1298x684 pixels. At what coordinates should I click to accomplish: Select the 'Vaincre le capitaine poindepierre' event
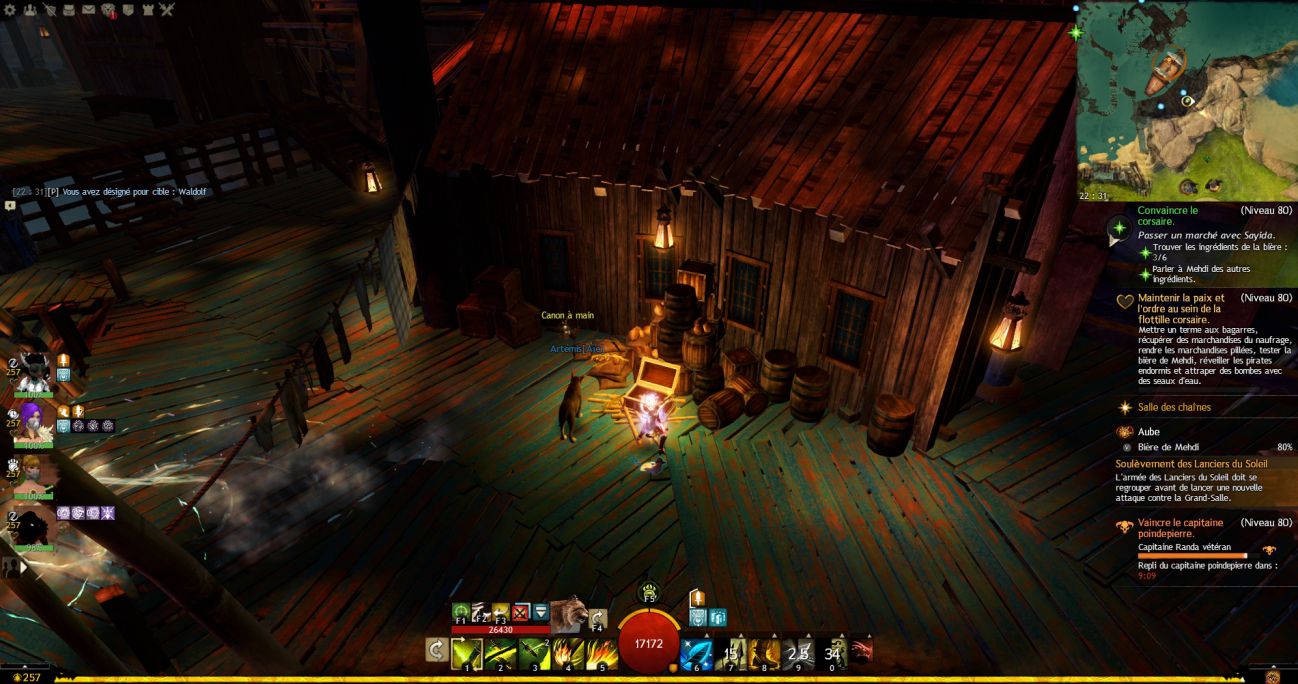(x=1169, y=528)
